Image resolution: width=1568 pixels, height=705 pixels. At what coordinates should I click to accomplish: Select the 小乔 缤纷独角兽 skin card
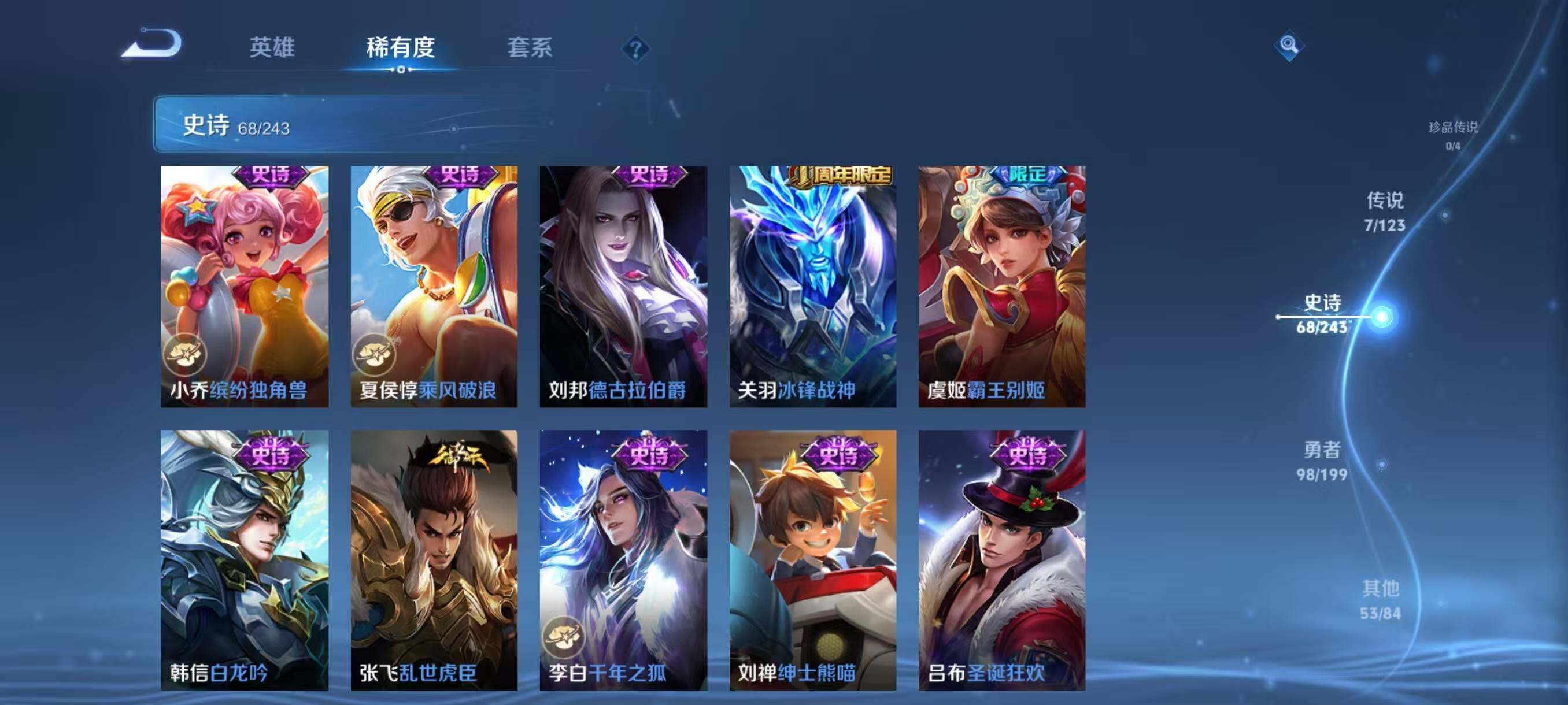tap(245, 286)
